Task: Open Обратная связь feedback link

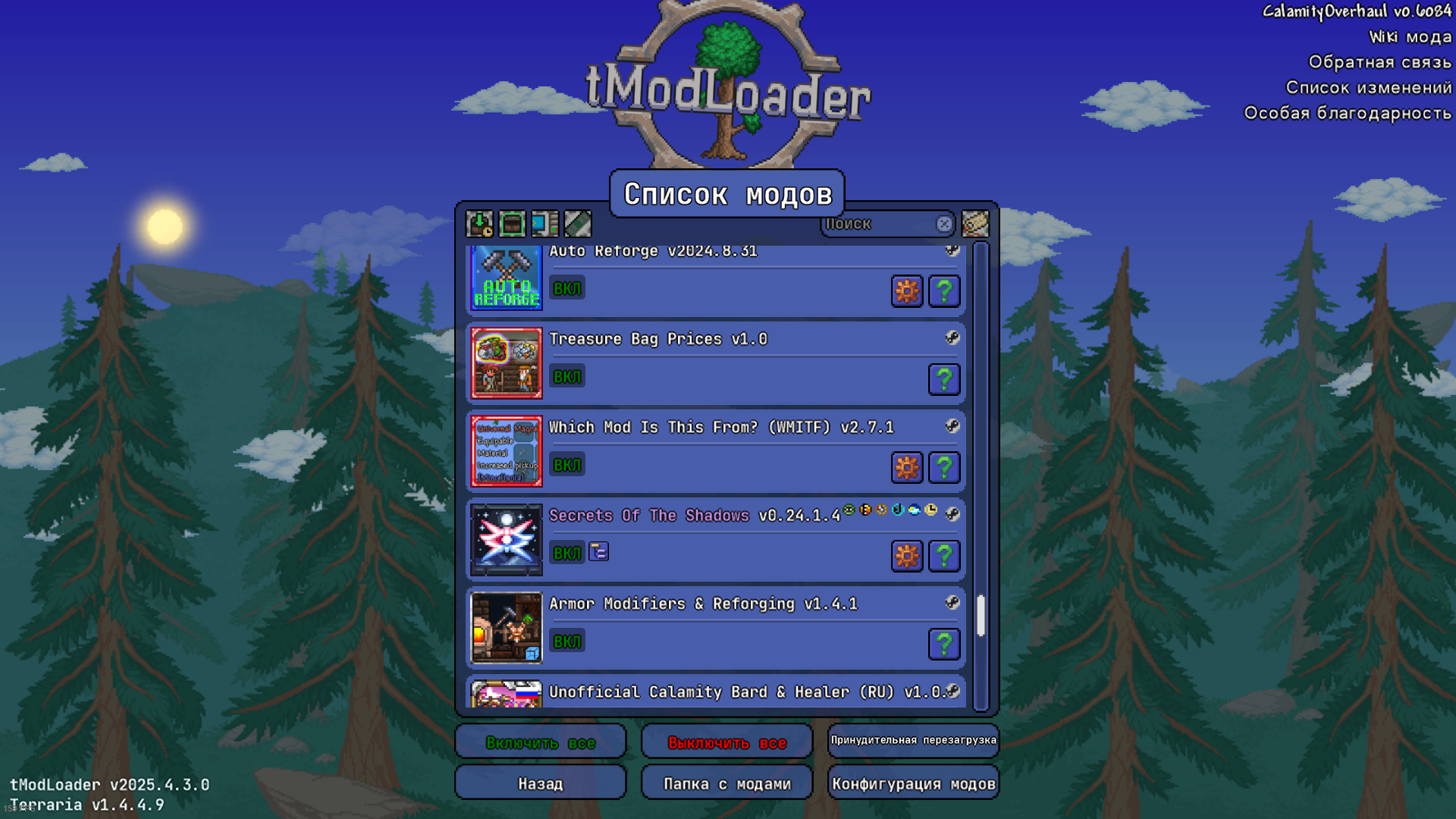Action: 1379,62
